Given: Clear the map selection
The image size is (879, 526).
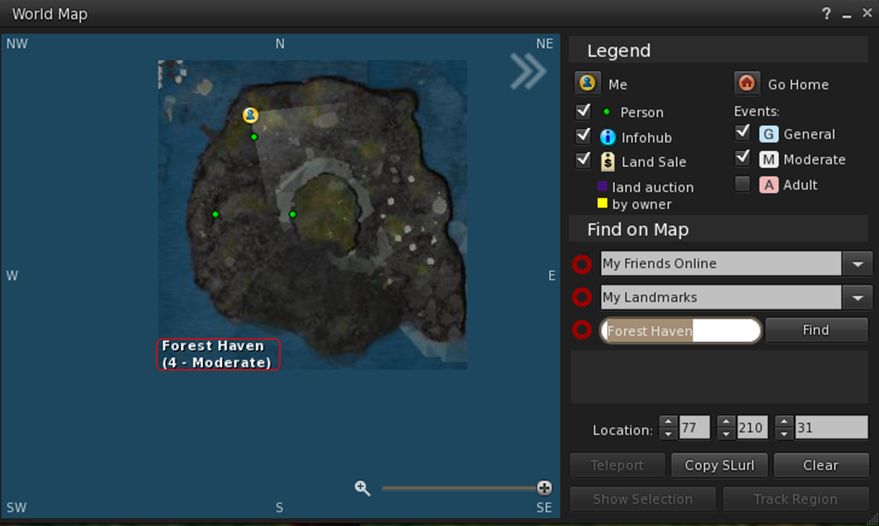Looking at the screenshot, I should [820, 465].
